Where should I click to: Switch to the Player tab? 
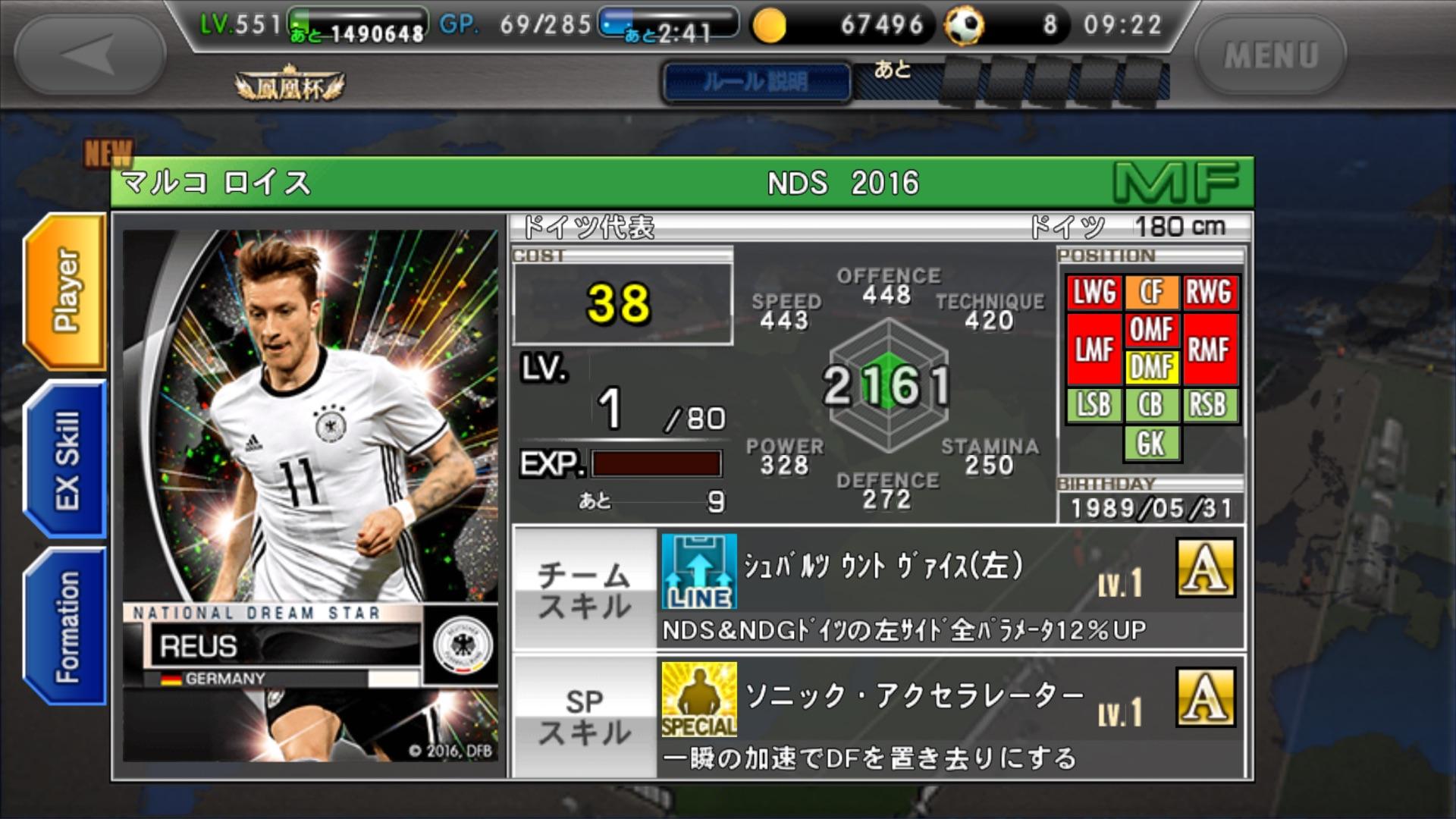67,292
